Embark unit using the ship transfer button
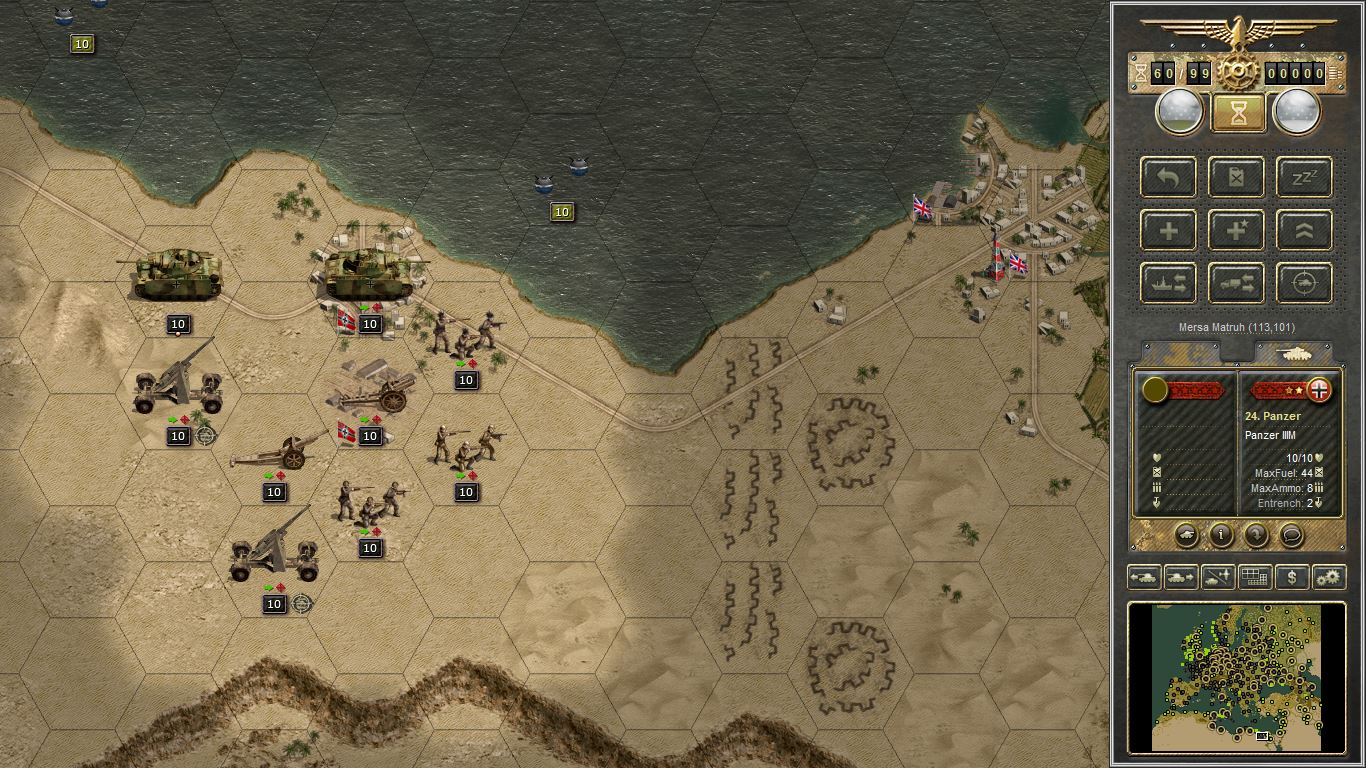Viewport: 1366px width, 768px height. click(x=1169, y=283)
